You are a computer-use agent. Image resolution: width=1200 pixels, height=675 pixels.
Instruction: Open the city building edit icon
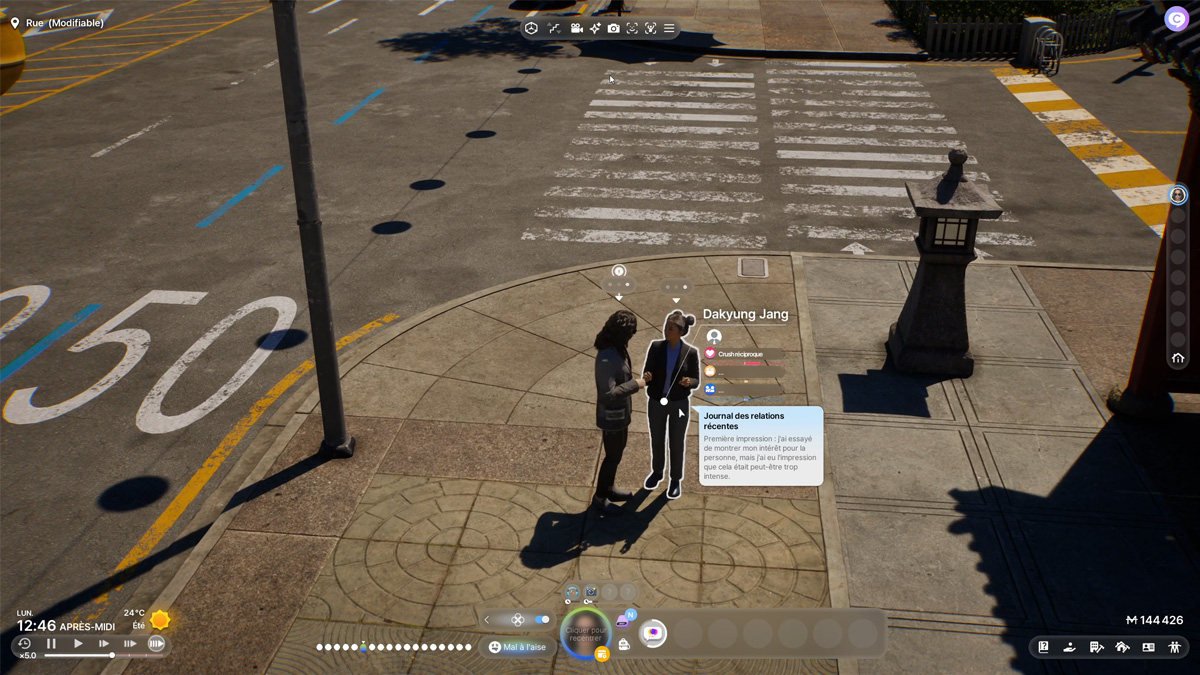(1096, 647)
